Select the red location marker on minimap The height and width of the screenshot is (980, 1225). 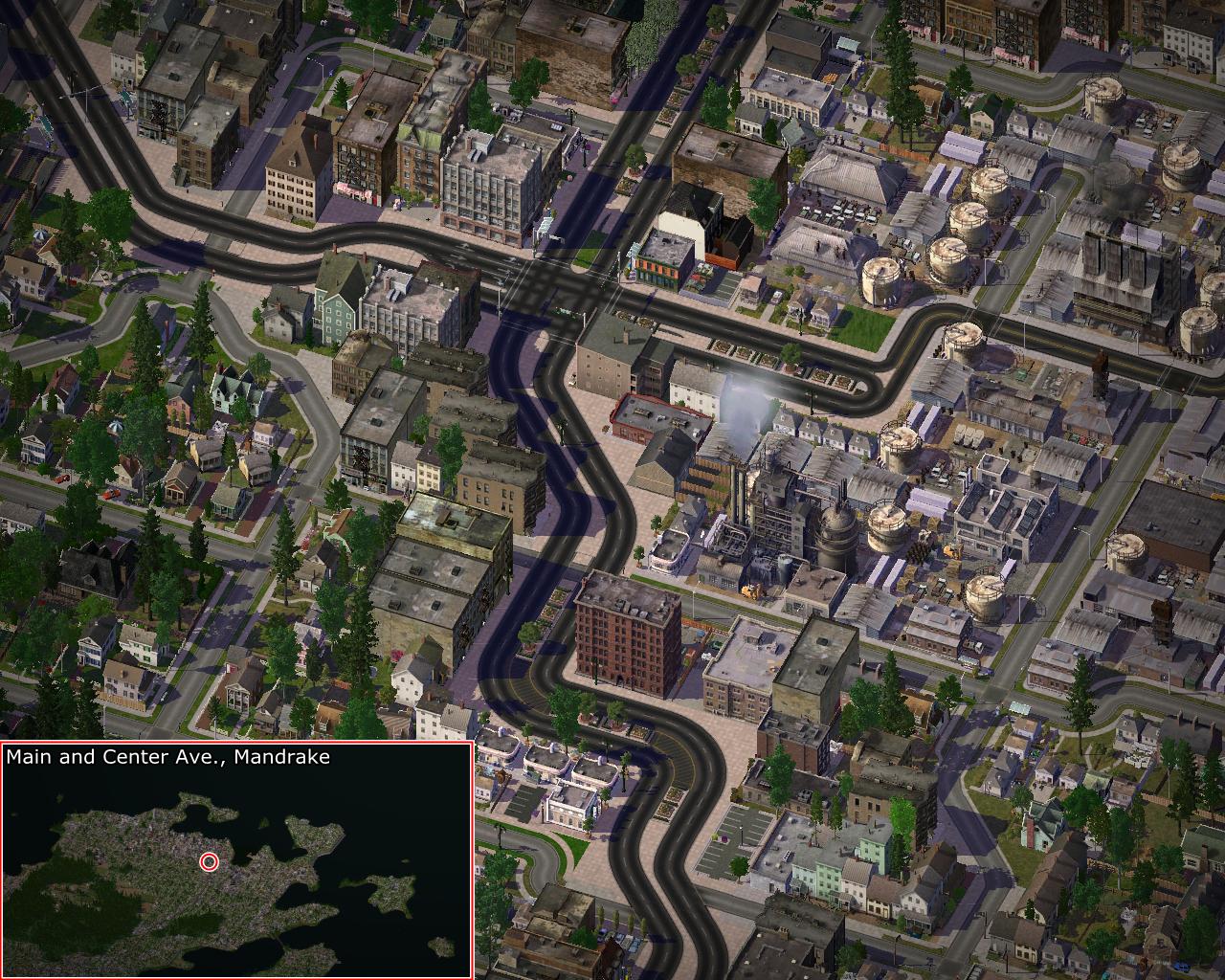point(209,862)
